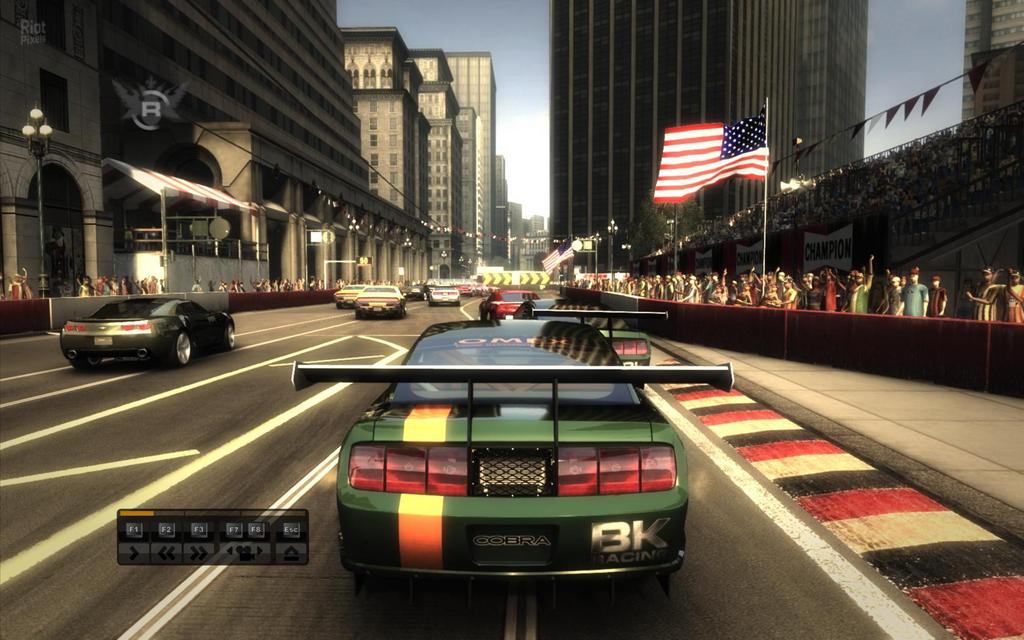Screen dimensions: 1024x640
Task: Seek along the replay progress bar
Action: [x=212, y=514]
